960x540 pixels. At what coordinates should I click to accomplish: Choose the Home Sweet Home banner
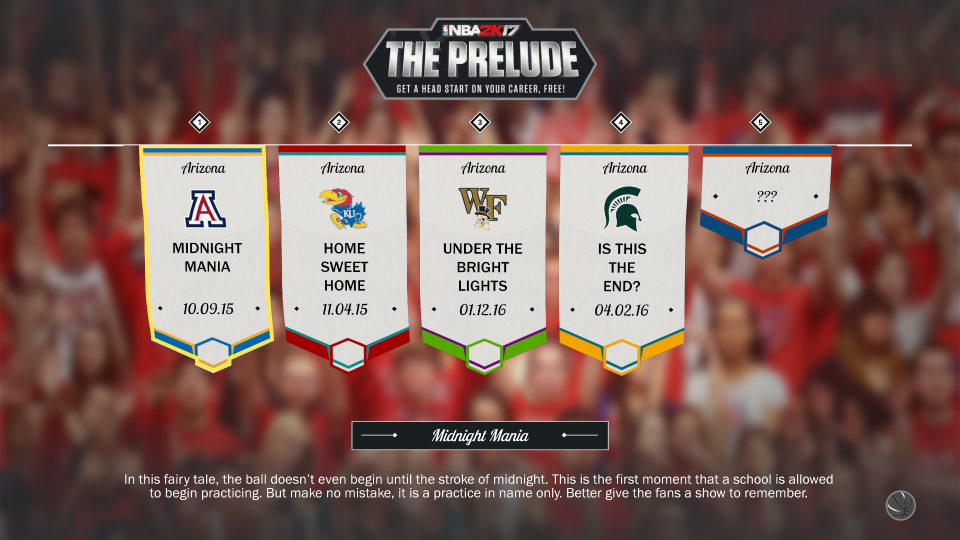344,255
